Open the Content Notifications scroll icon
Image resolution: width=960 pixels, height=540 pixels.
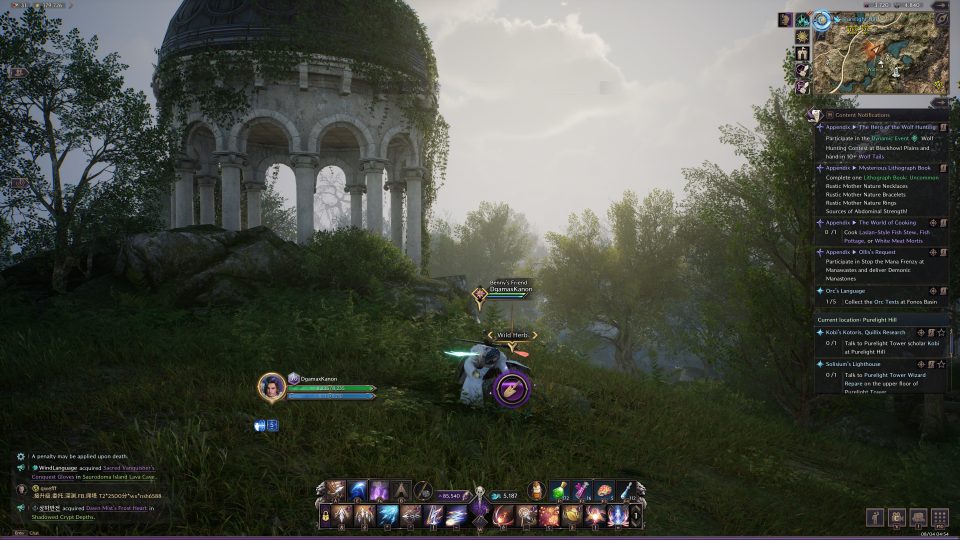(x=815, y=115)
